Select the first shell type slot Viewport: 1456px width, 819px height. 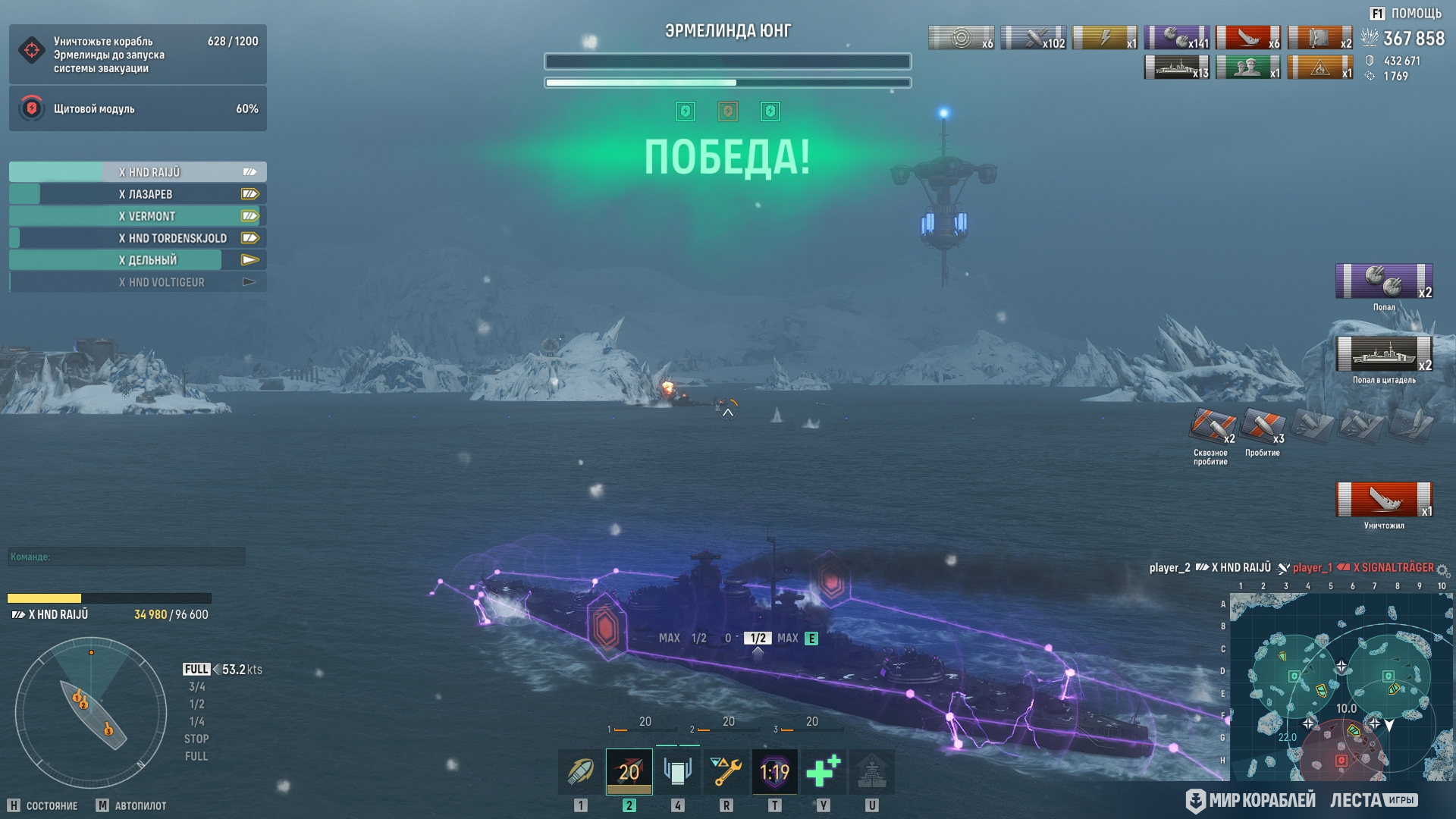581,772
